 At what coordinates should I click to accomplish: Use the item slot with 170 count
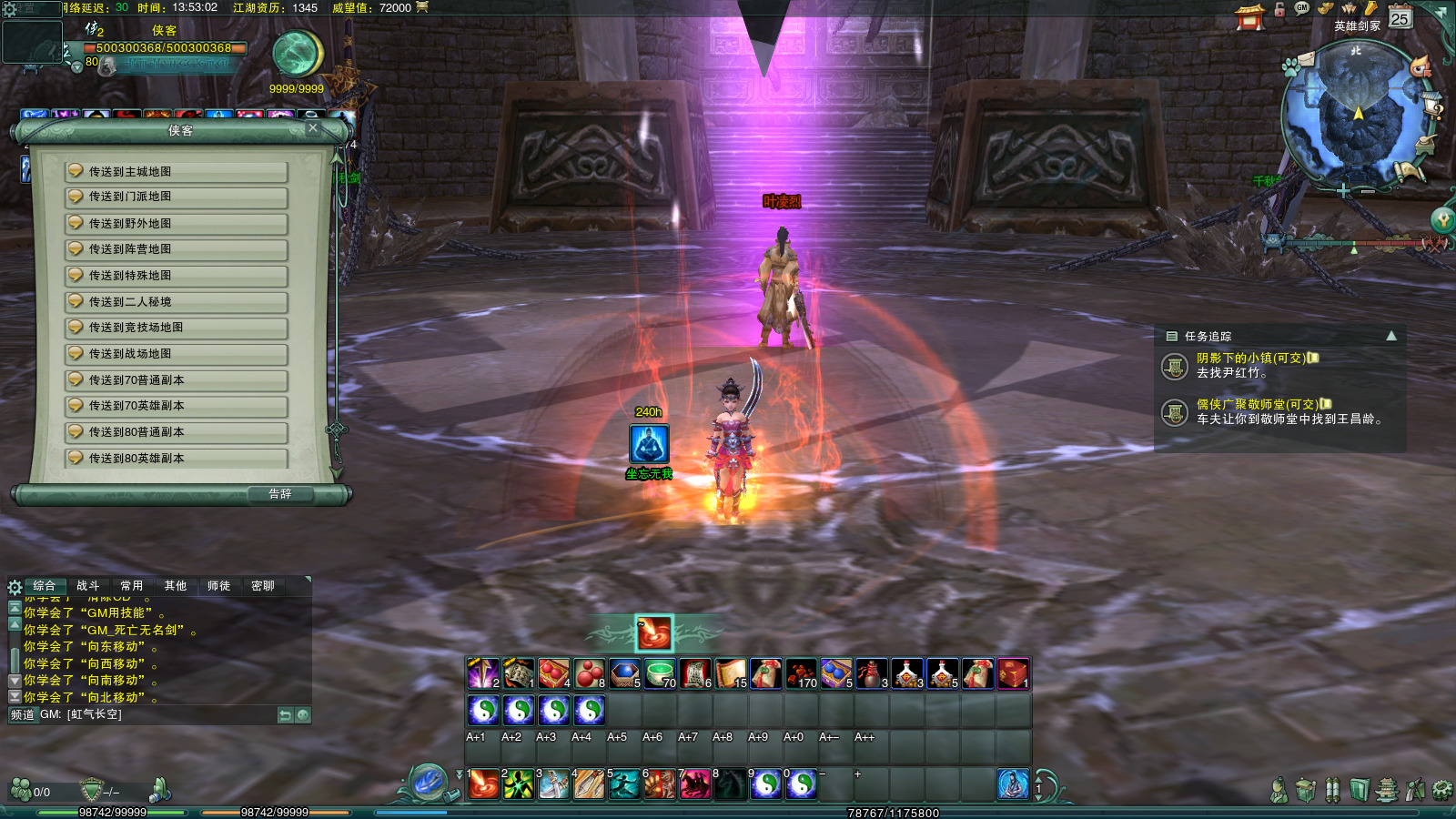coord(802,674)
